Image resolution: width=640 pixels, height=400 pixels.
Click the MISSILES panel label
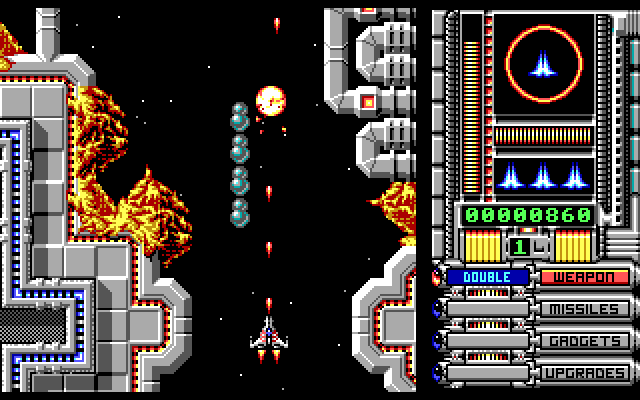tap(586, 309)
